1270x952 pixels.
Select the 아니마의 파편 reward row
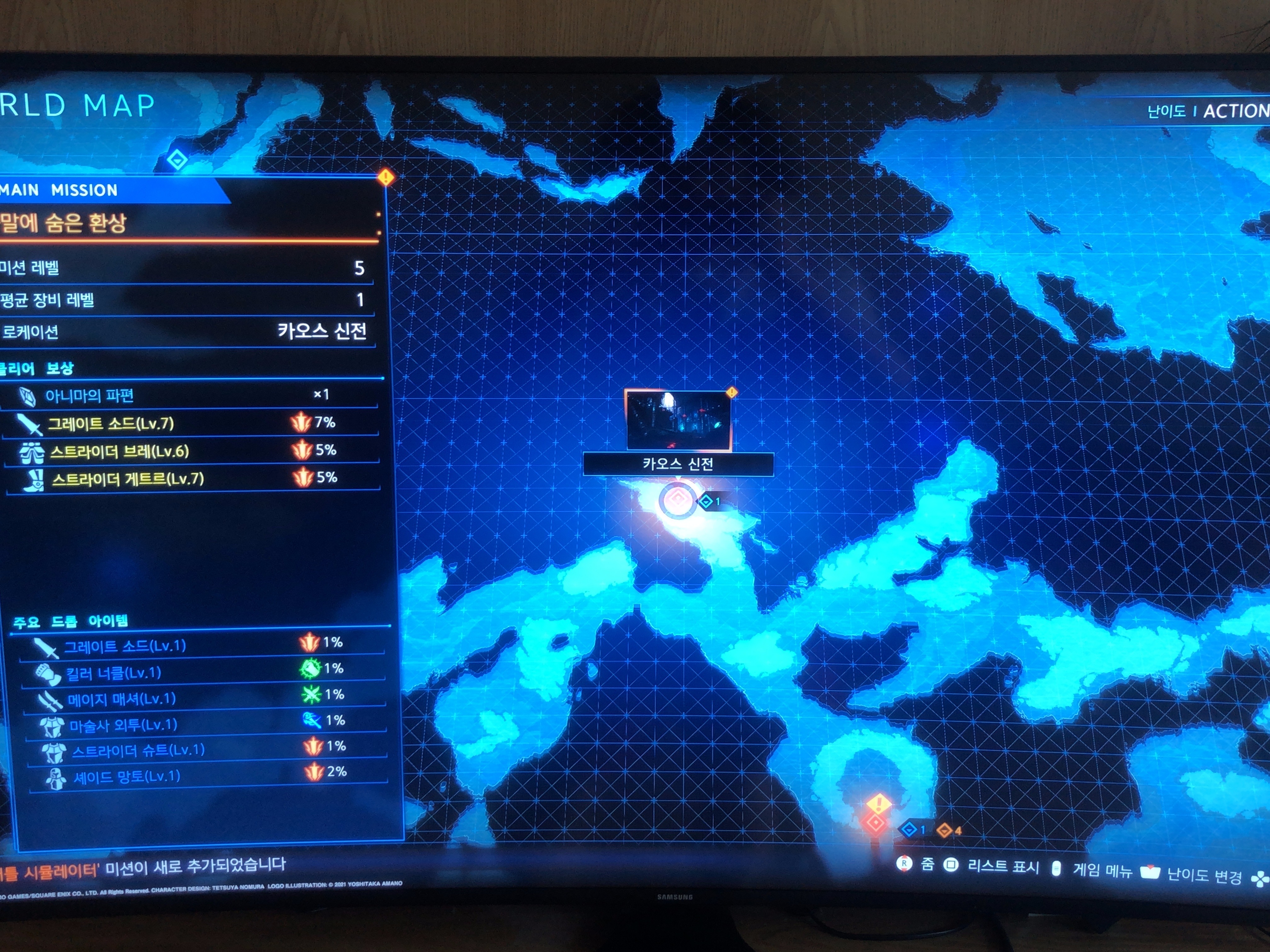point(89,395)
